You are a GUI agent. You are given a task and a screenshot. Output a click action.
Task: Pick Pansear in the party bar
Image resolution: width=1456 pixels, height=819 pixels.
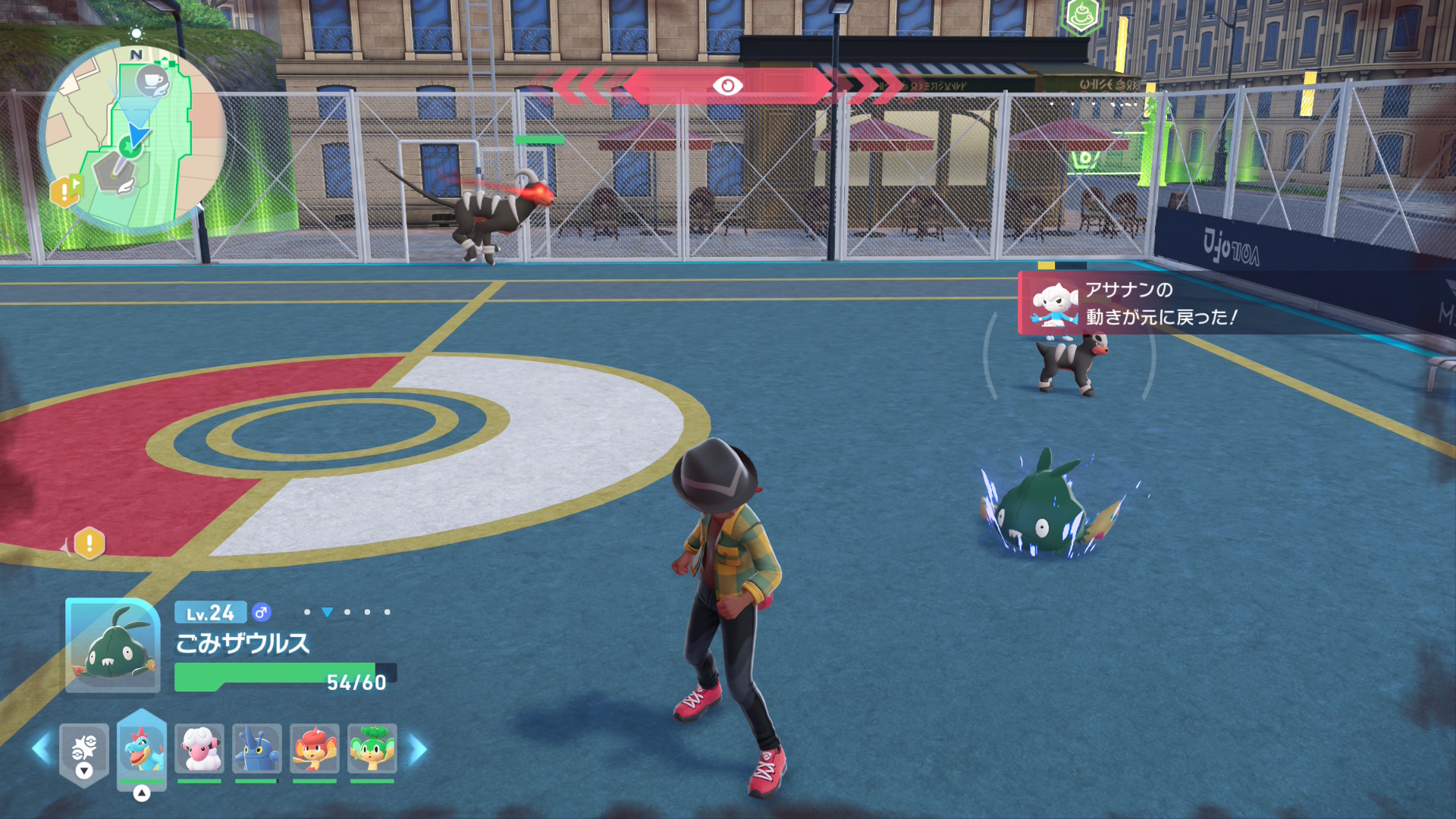coord(314,748)
